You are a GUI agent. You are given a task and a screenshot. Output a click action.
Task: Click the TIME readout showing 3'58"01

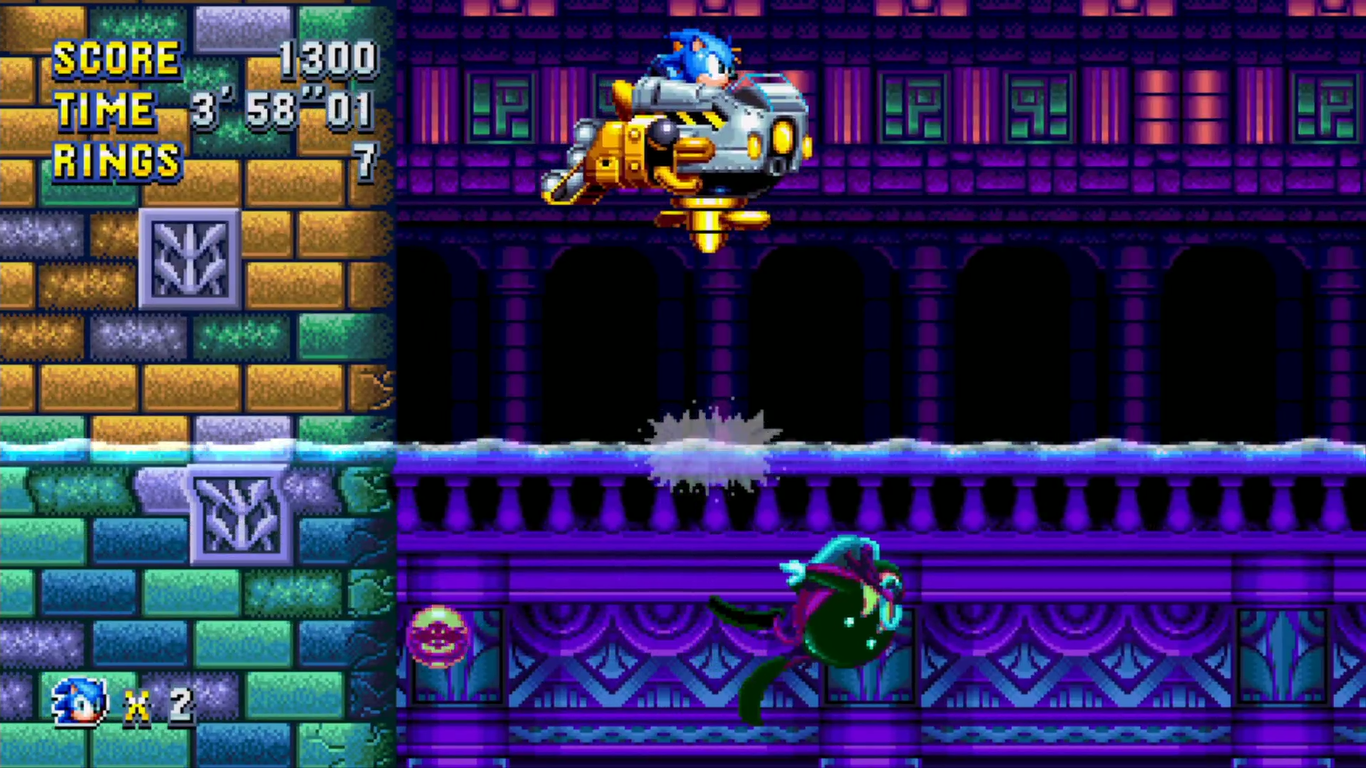280,110
